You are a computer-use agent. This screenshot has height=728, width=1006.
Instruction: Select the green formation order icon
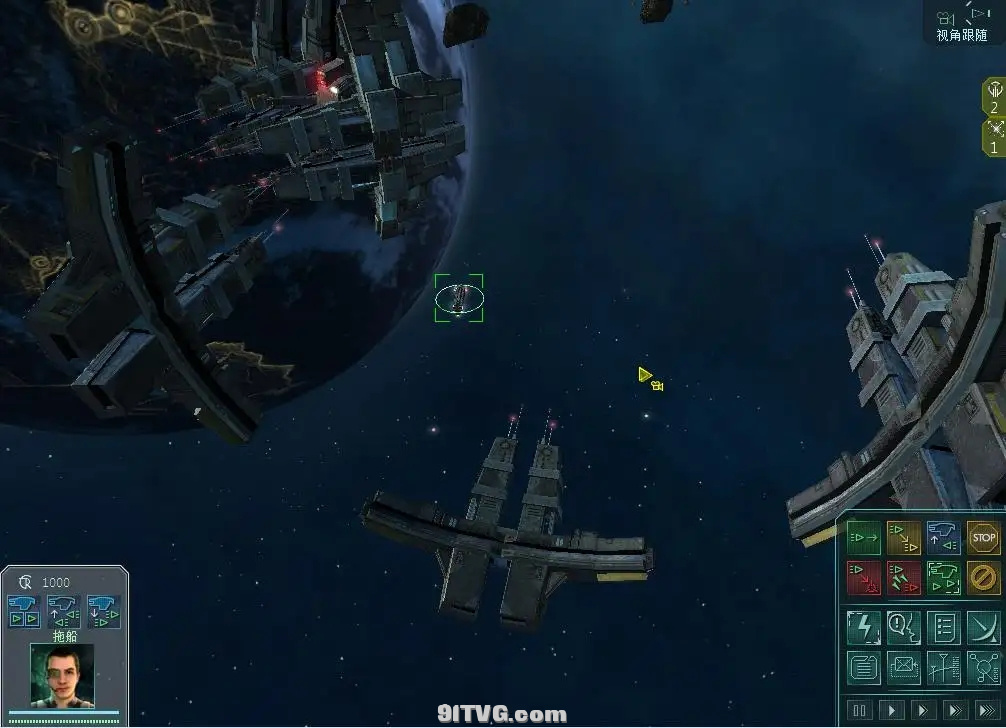point(943,577)
